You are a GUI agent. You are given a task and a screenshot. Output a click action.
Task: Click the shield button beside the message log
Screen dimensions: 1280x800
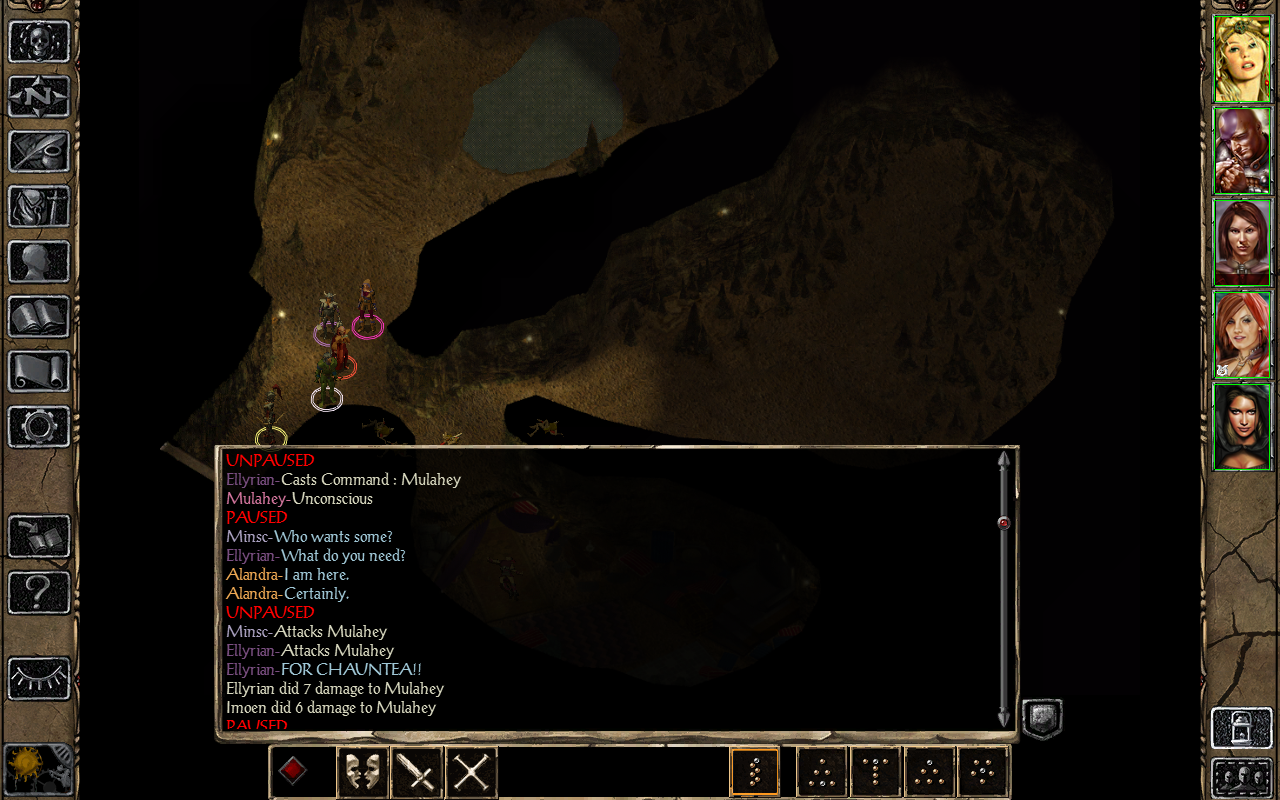pos(1041,718)
